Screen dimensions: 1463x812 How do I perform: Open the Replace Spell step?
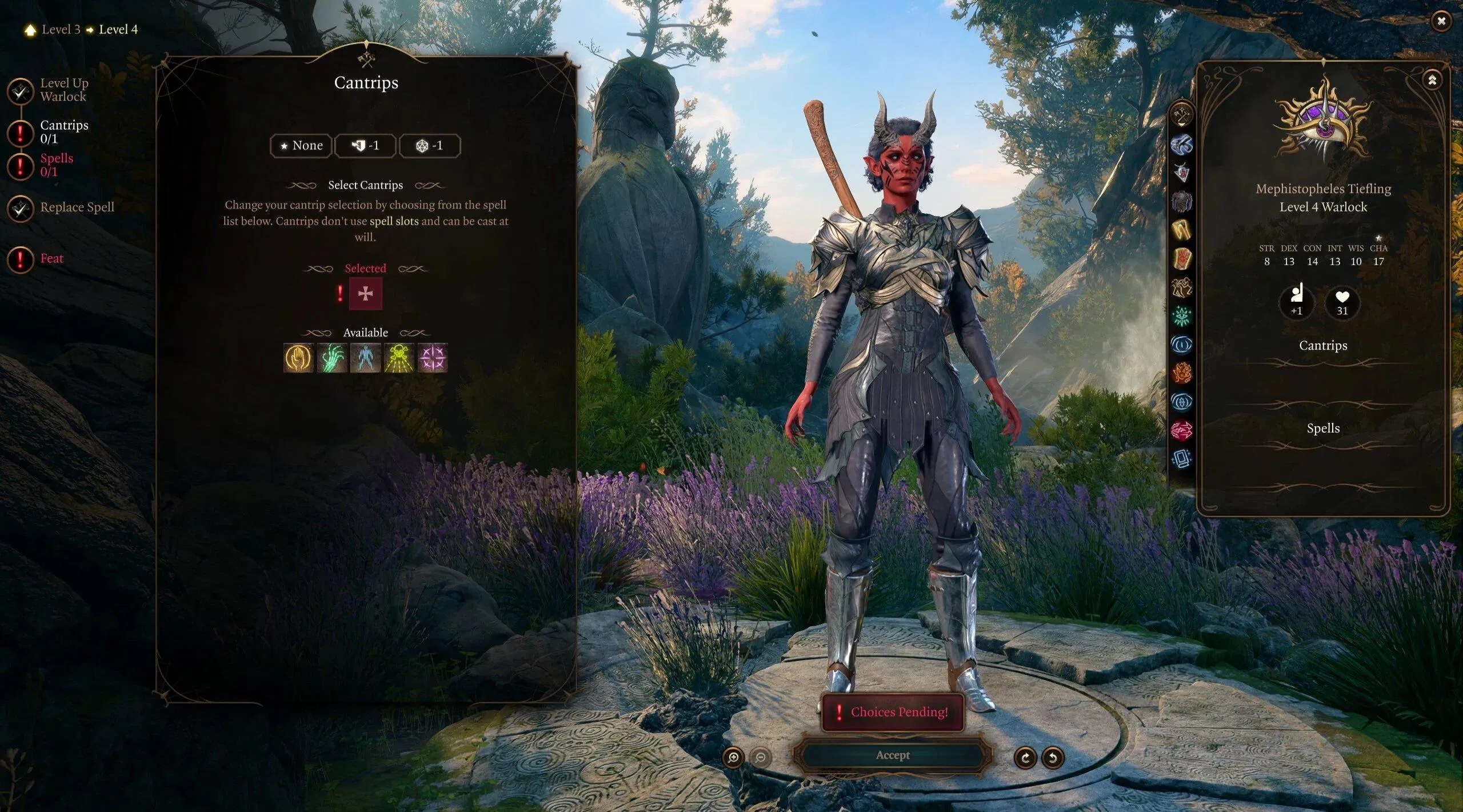(76, 207)
